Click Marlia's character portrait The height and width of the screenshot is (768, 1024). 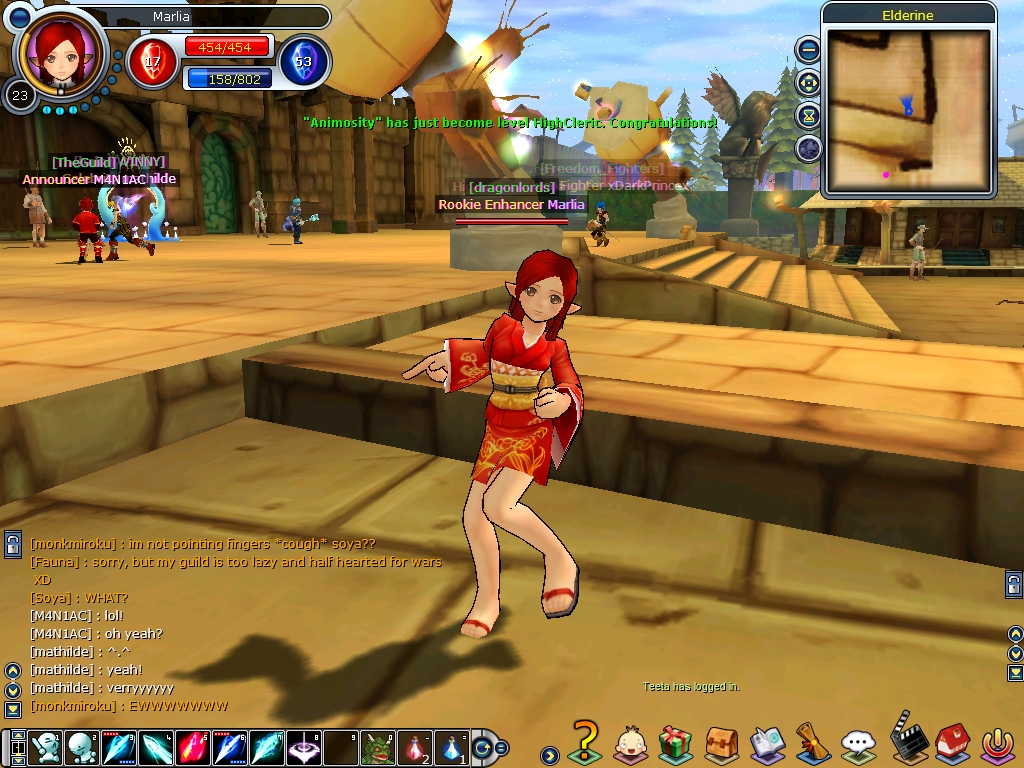[x=61, y=53]
